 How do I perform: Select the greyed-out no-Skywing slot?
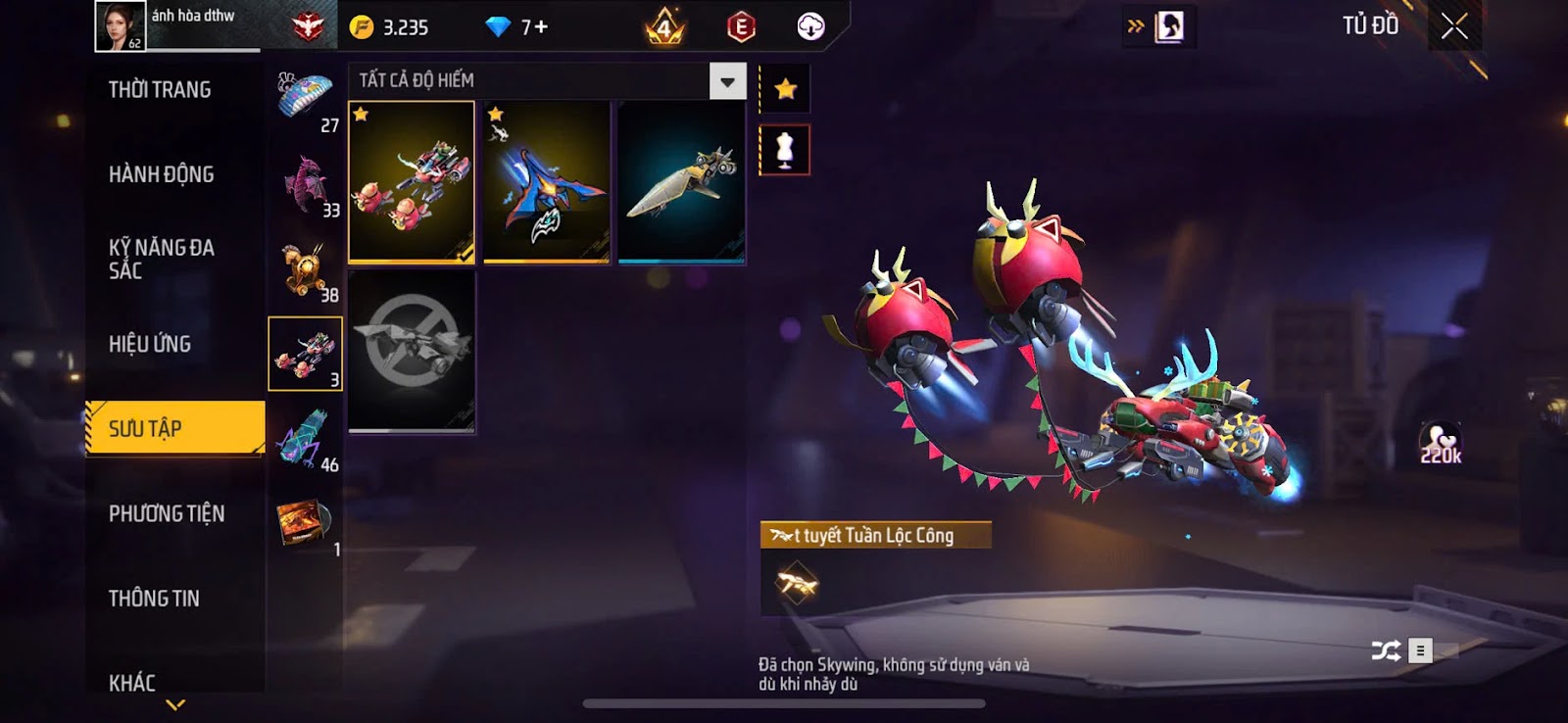pyautogui.click(x=412, y=351)
